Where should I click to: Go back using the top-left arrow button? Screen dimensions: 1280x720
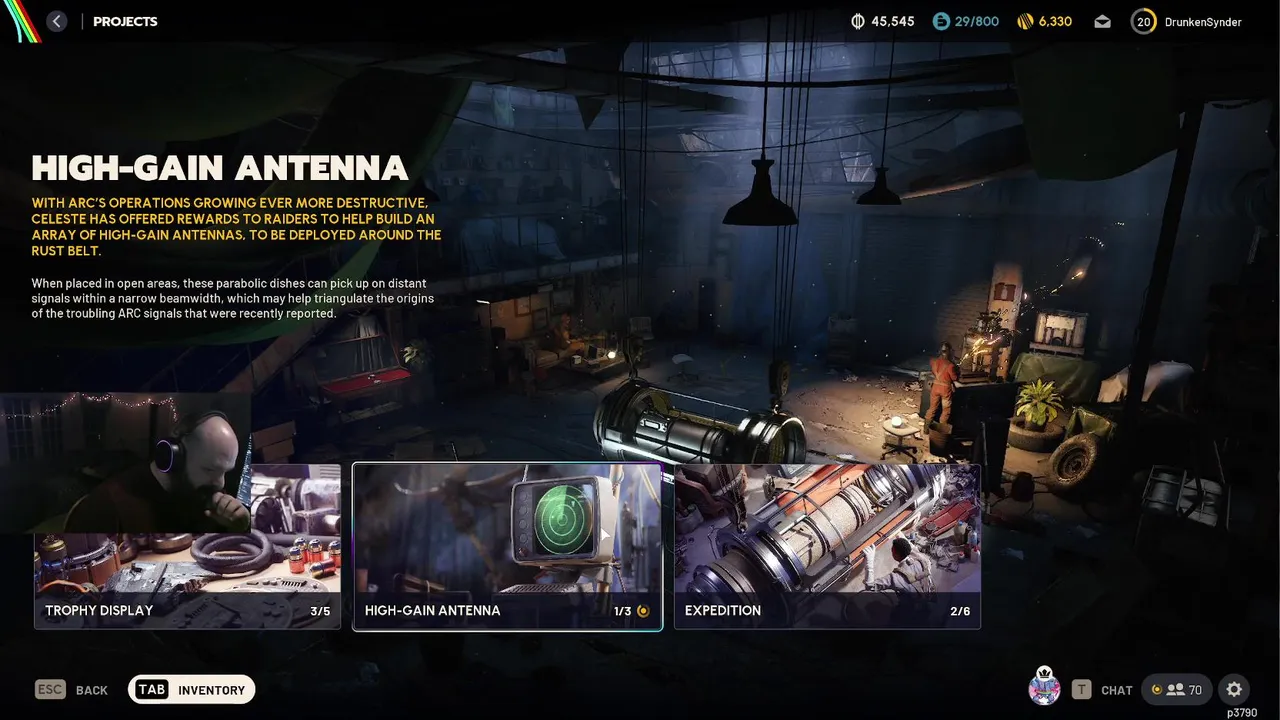(57, 21)
